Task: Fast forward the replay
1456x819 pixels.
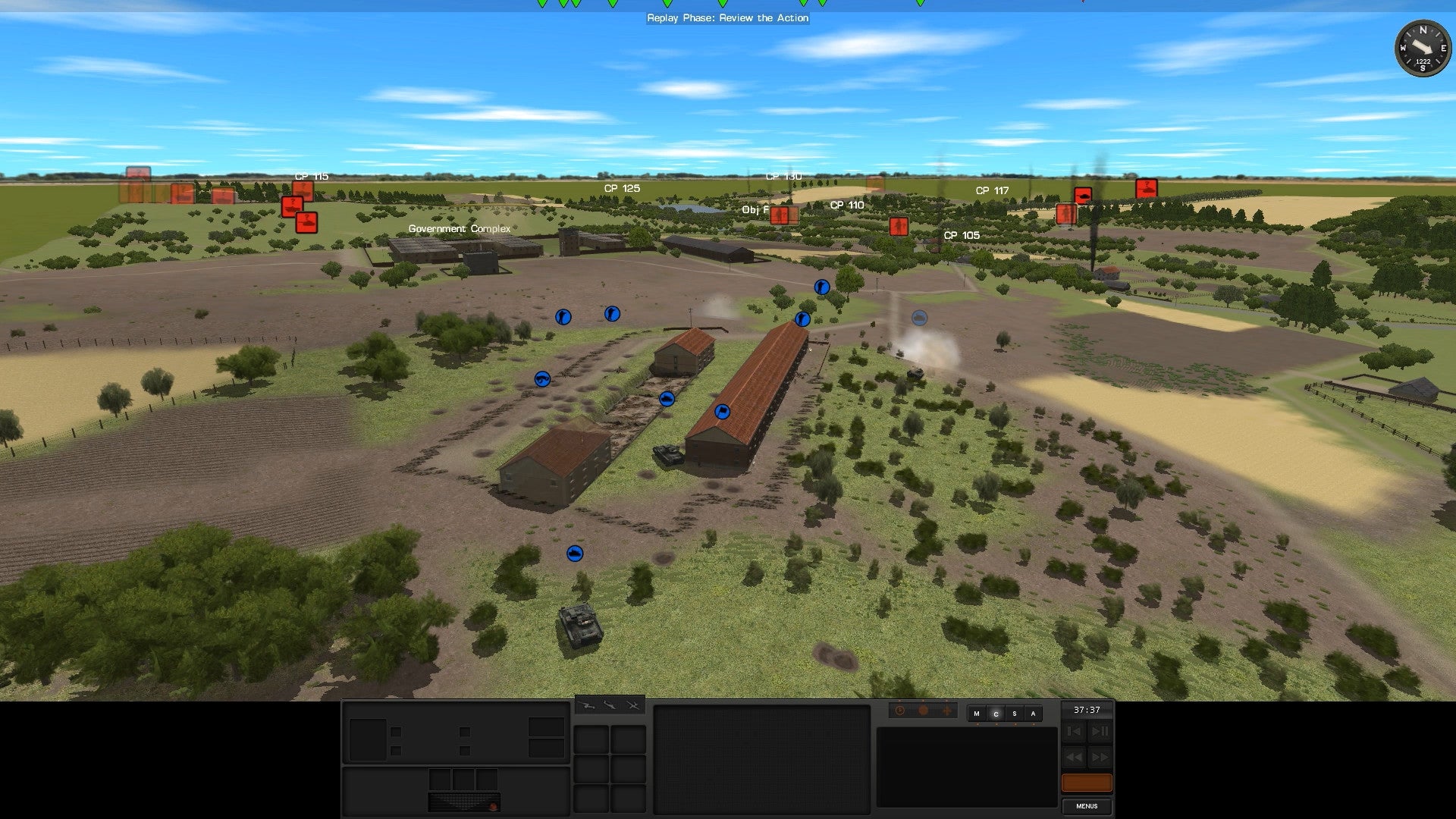Action: [x=1100, y=757]
